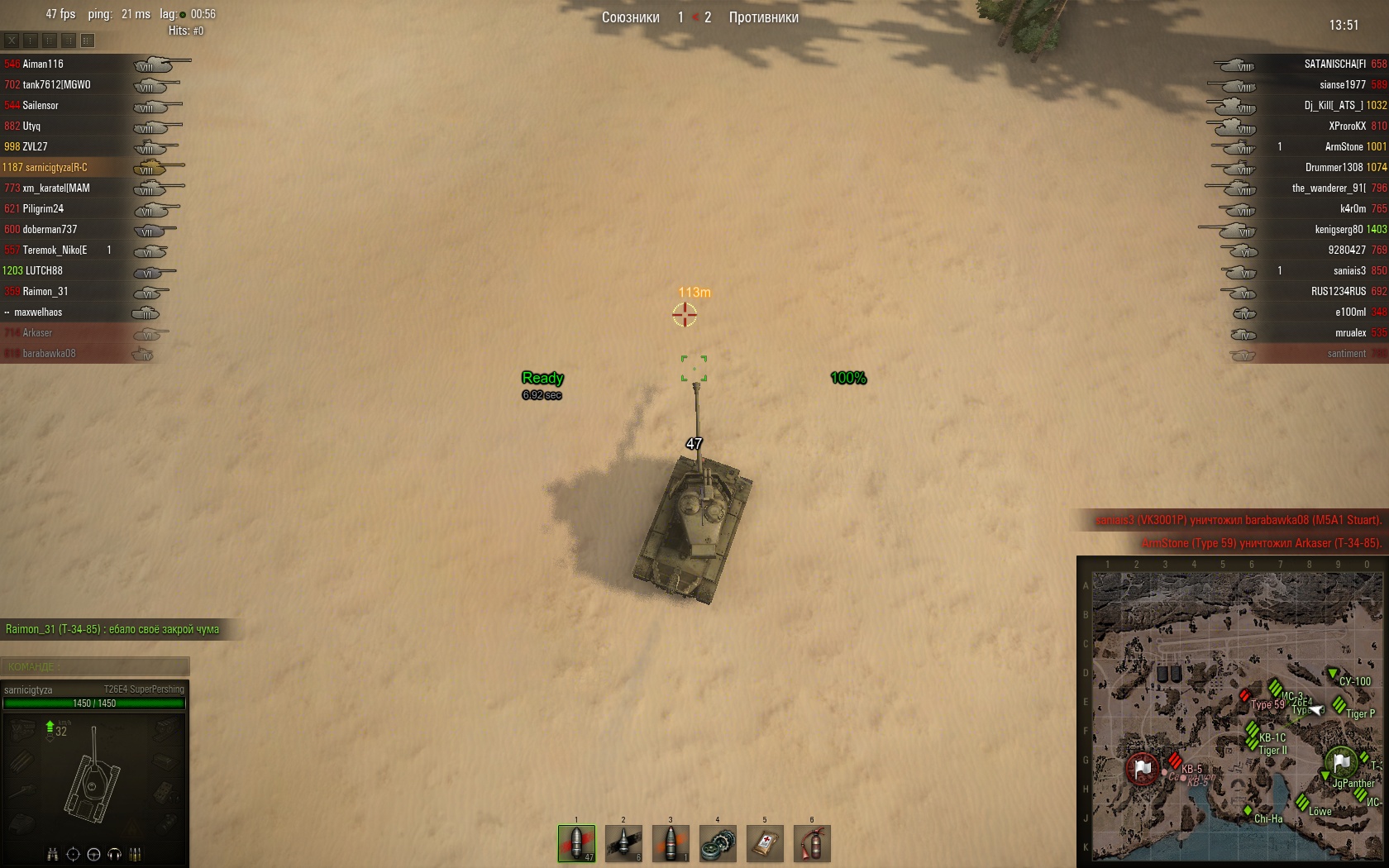Select the armor-piercing shell slot with 47 rounds

576,843
